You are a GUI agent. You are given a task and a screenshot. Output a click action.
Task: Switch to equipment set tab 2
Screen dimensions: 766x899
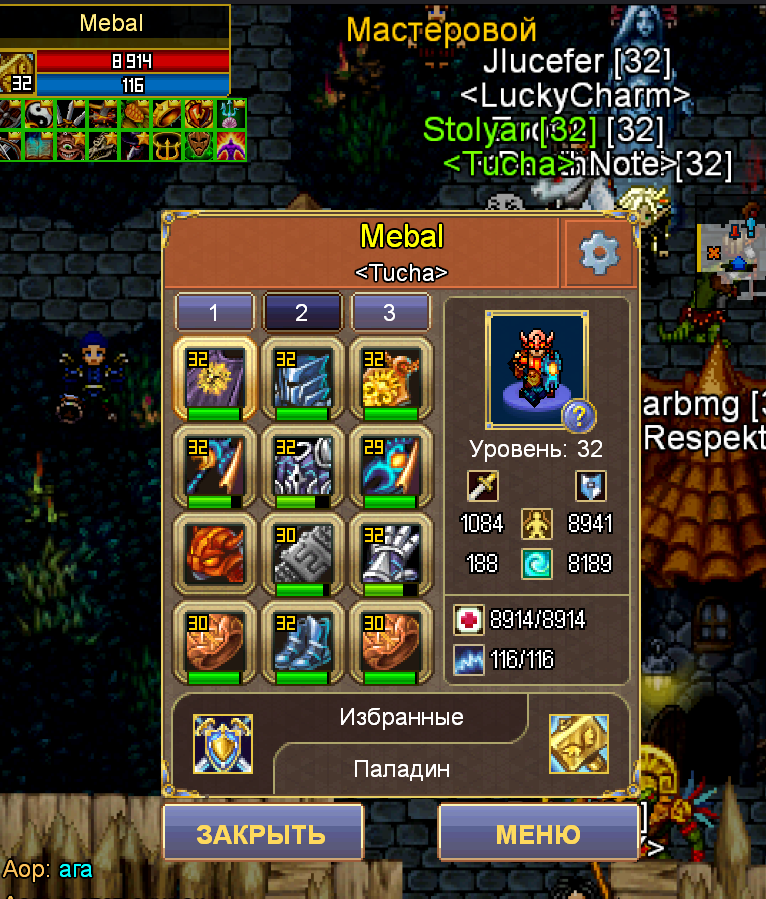[x=301, y=312]
